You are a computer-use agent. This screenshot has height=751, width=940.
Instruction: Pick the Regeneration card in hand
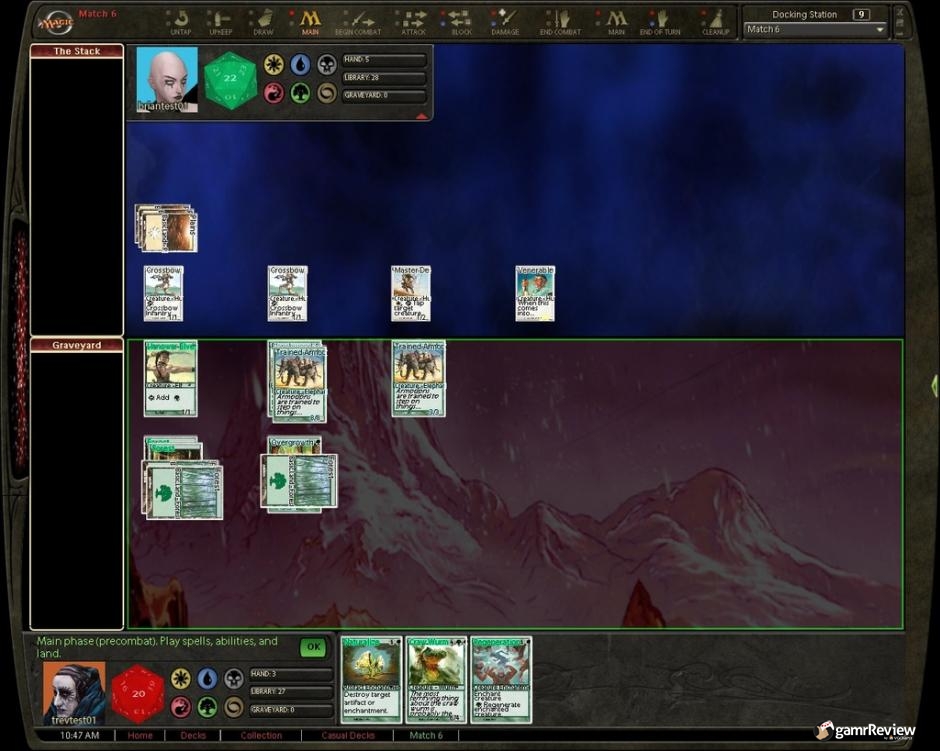501,680
